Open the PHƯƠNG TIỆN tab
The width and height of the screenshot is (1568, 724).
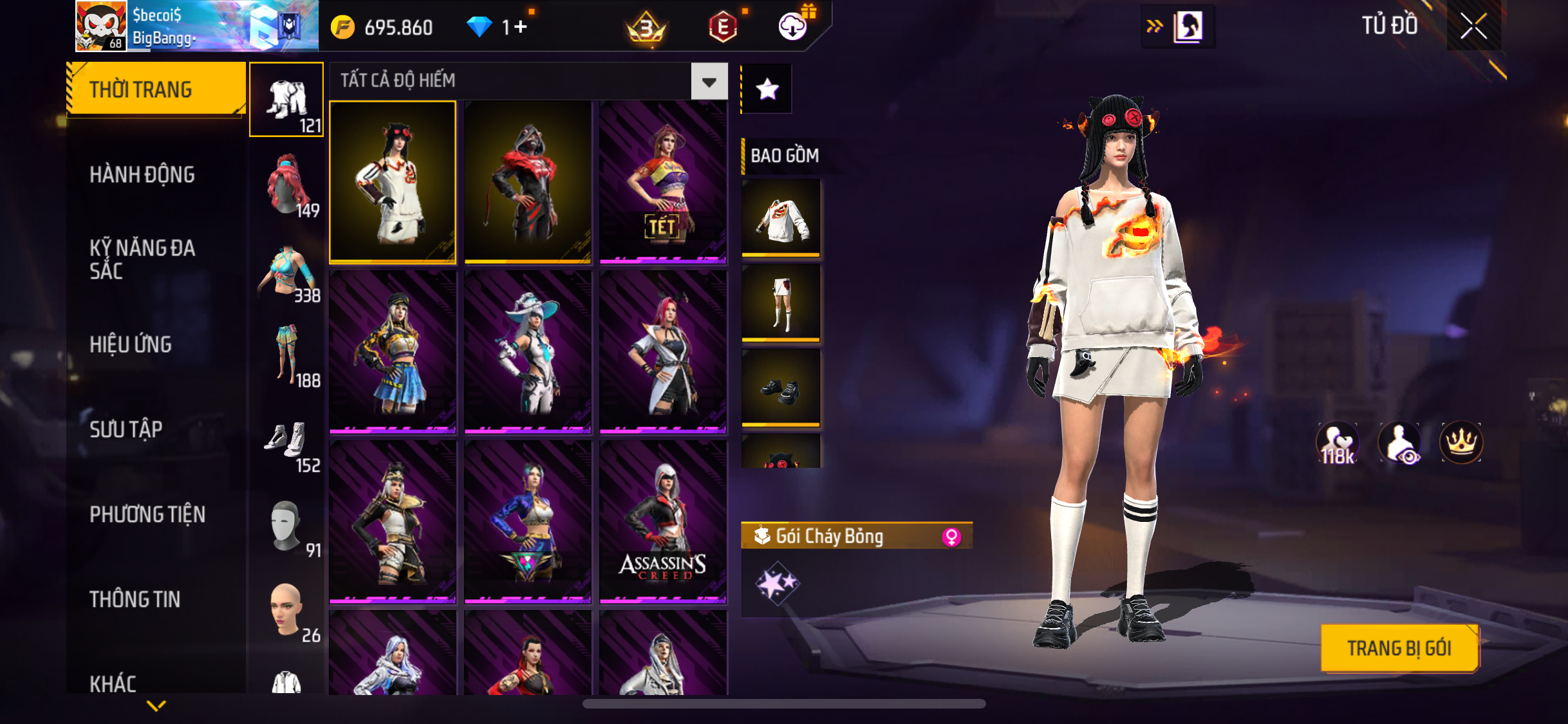[x=147, y=514]
